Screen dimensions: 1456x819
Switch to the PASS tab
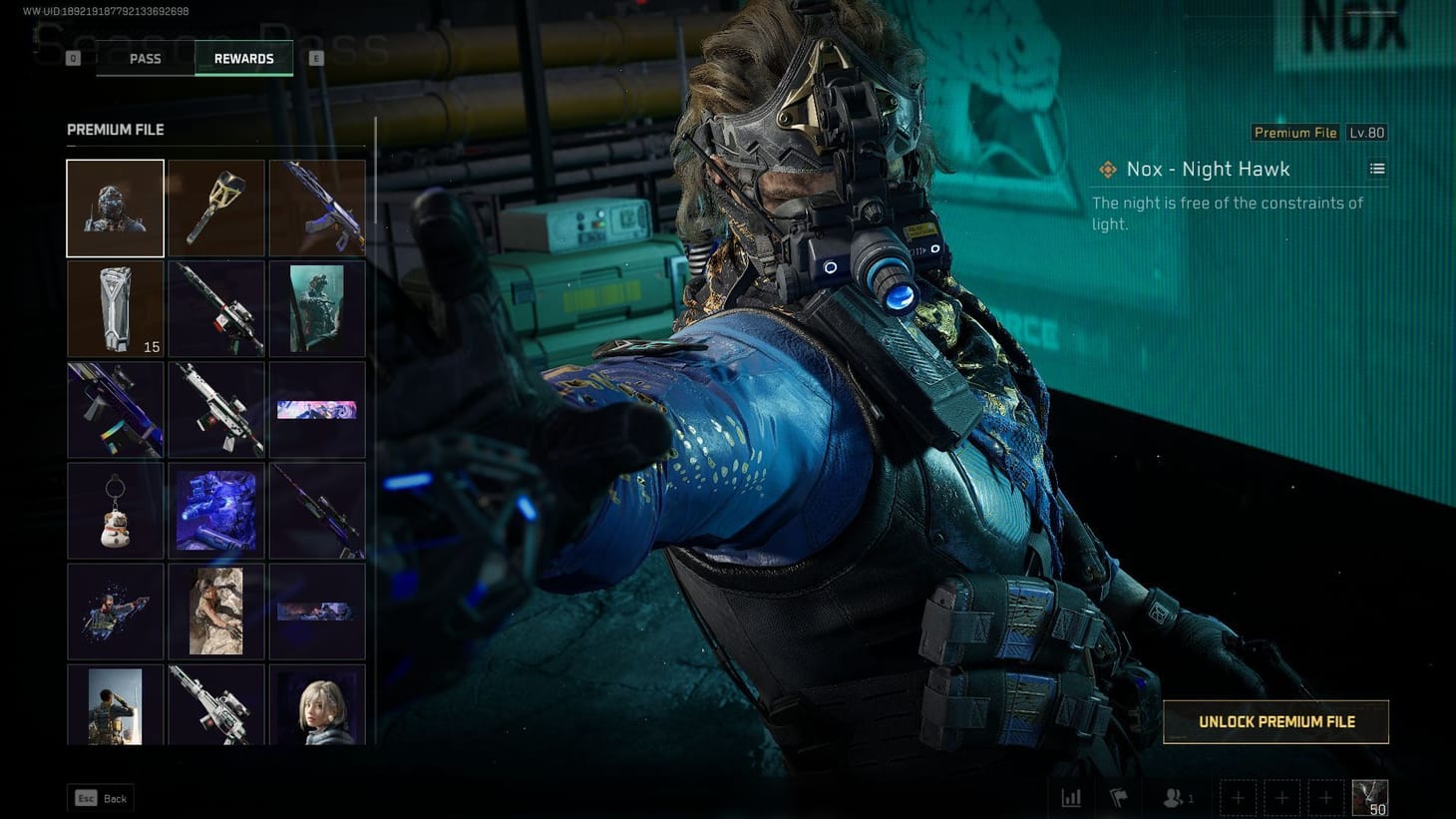pos(144,58)
